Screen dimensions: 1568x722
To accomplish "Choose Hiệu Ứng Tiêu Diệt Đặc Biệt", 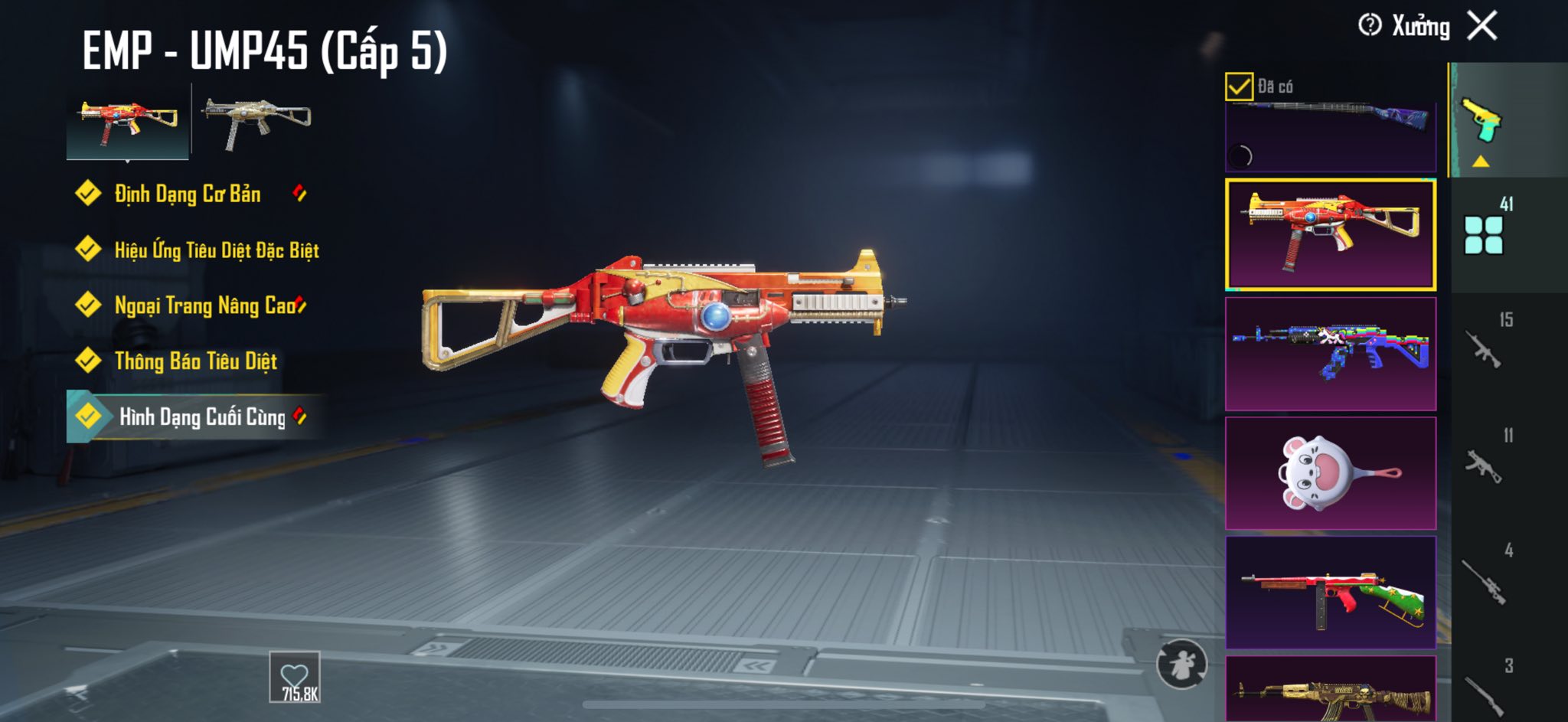I will pos(216,250).
